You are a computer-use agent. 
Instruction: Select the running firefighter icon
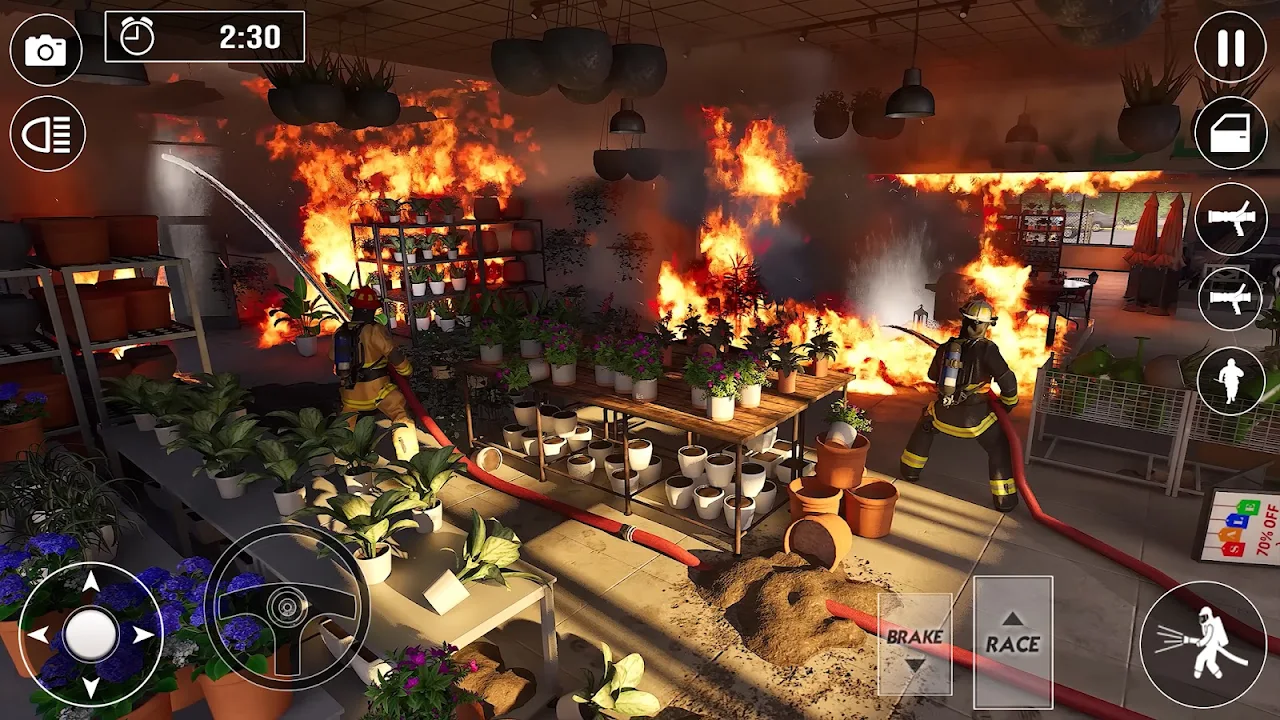pyautogui.click(x=1231, y=381)
